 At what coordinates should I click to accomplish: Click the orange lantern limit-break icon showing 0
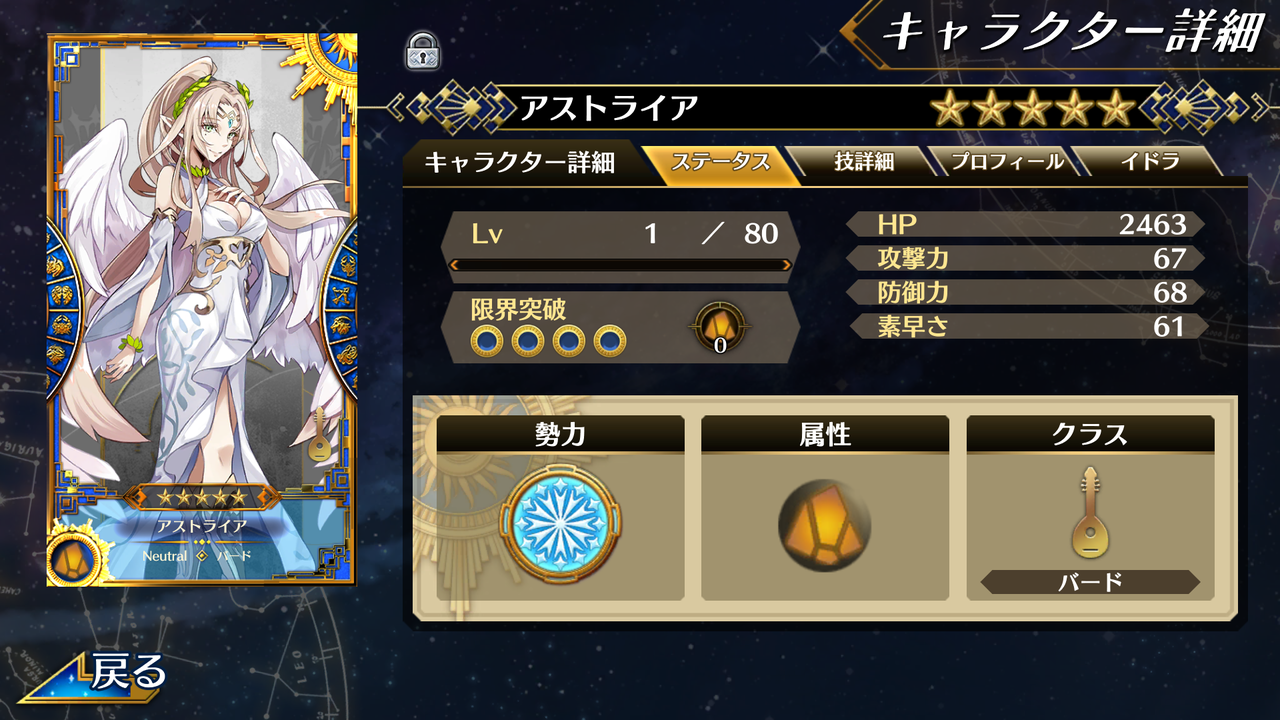click(719, 327)
